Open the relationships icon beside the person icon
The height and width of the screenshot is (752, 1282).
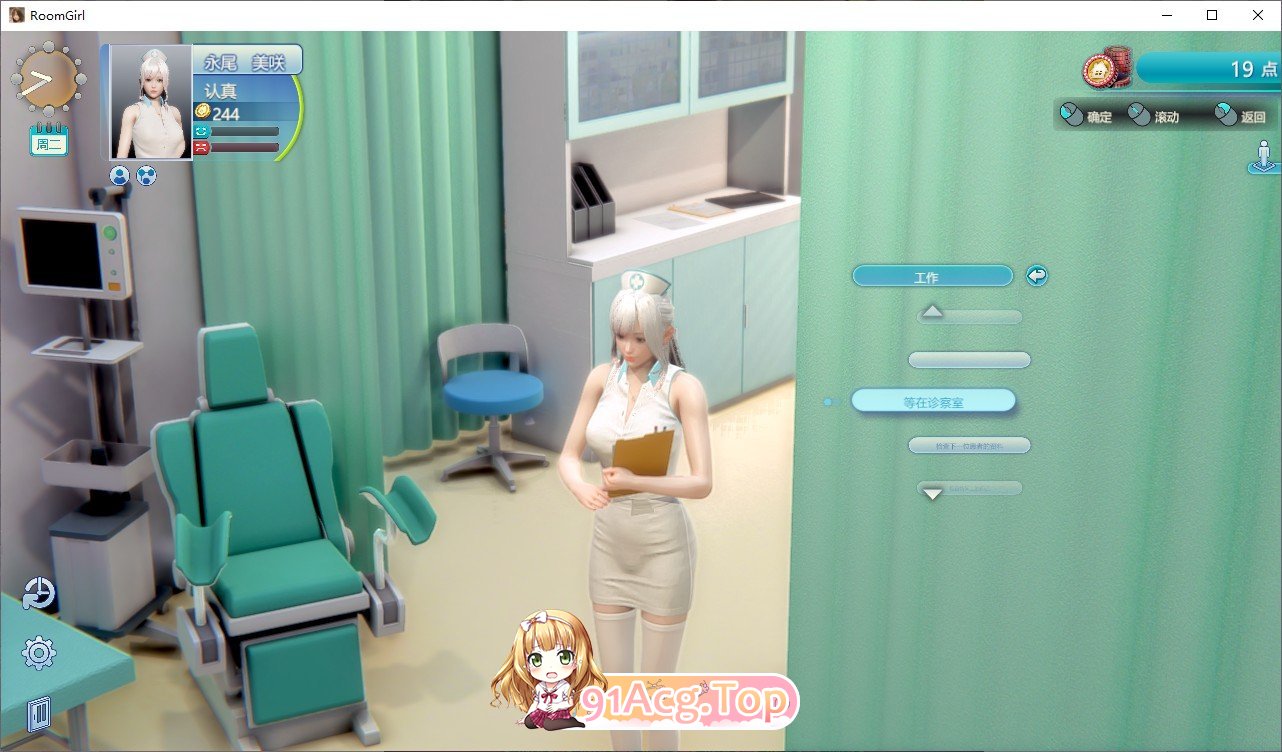[x=145, y=175]
